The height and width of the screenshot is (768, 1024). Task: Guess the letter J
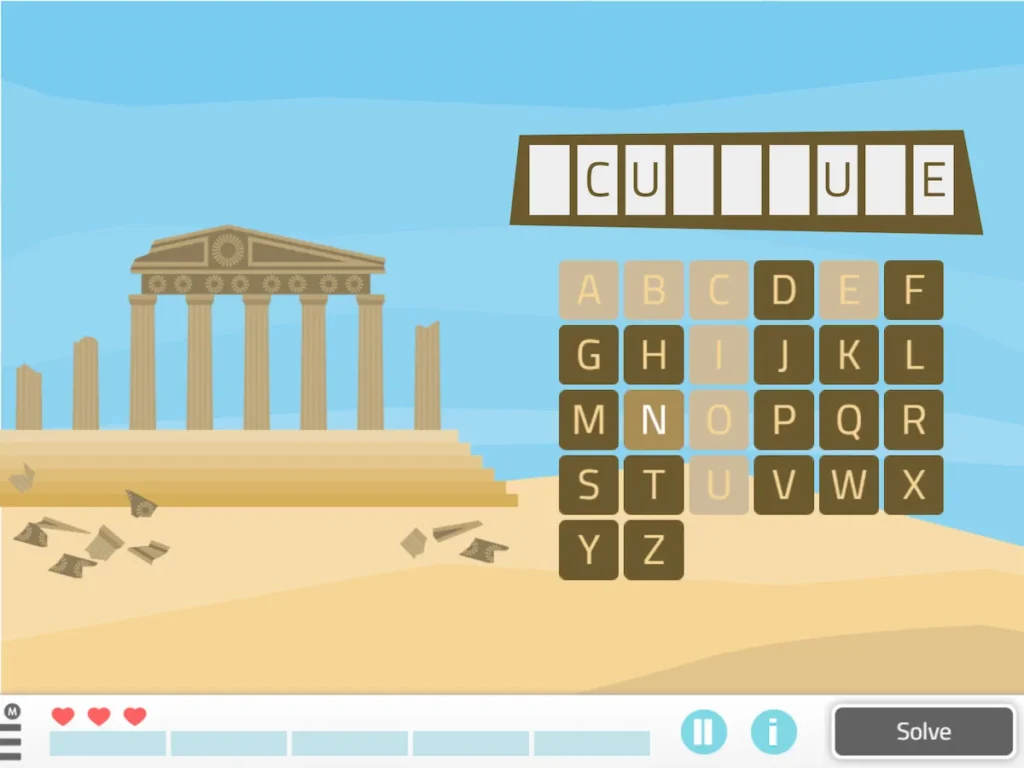tap(784, 356)
